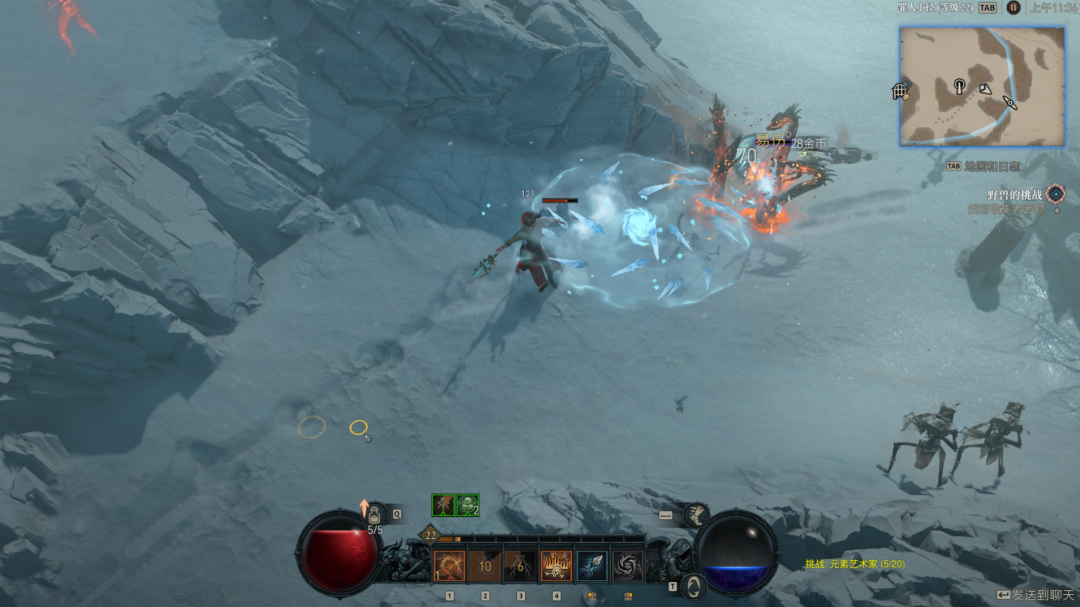Cast the ice shard spear skill
1080x607 pixels.
(x=592, y=566)
